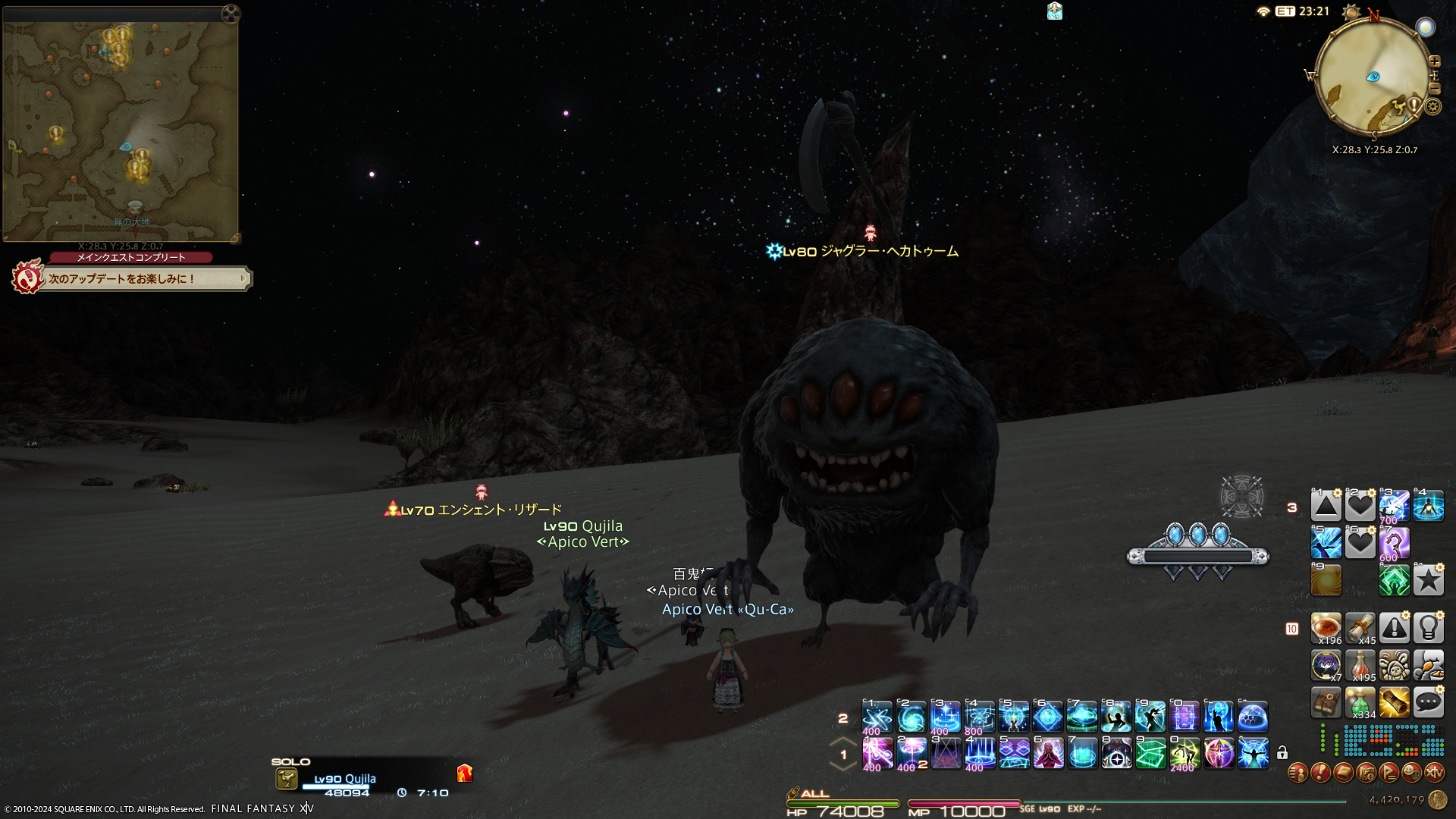Cast the 2400 MP resurrection ability
Screen dimensions: 1456x819
pos(1184,754)
